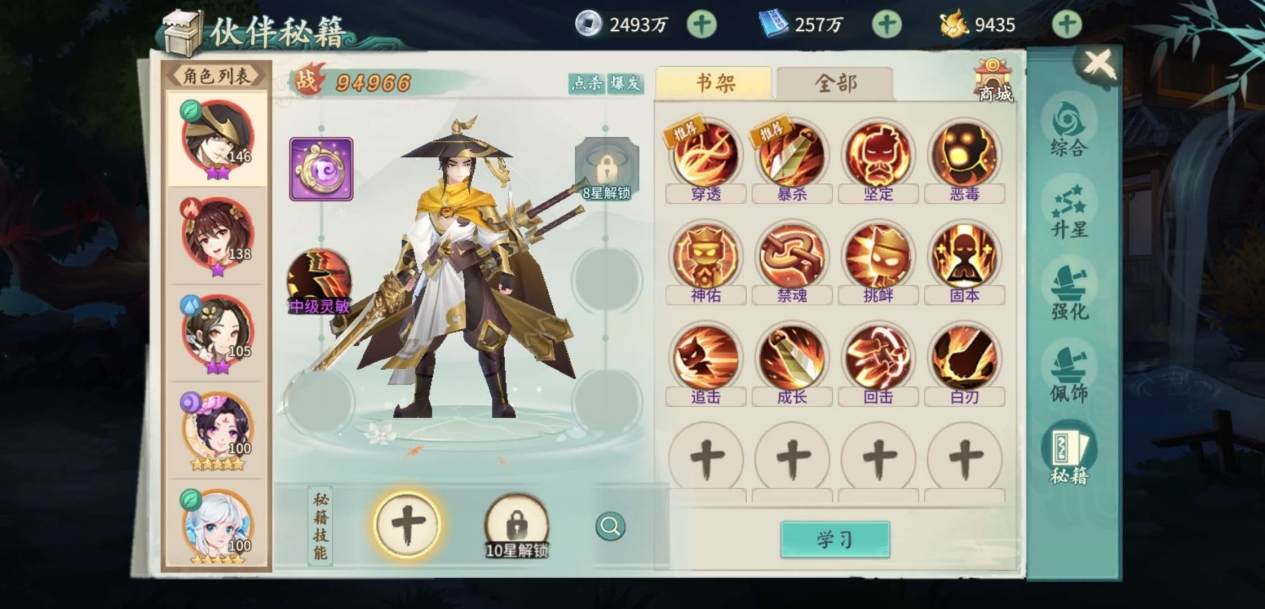This screenshot has height=609, width=1265.
Task: Select the level 138 red-haired companion
Action: 216,233
